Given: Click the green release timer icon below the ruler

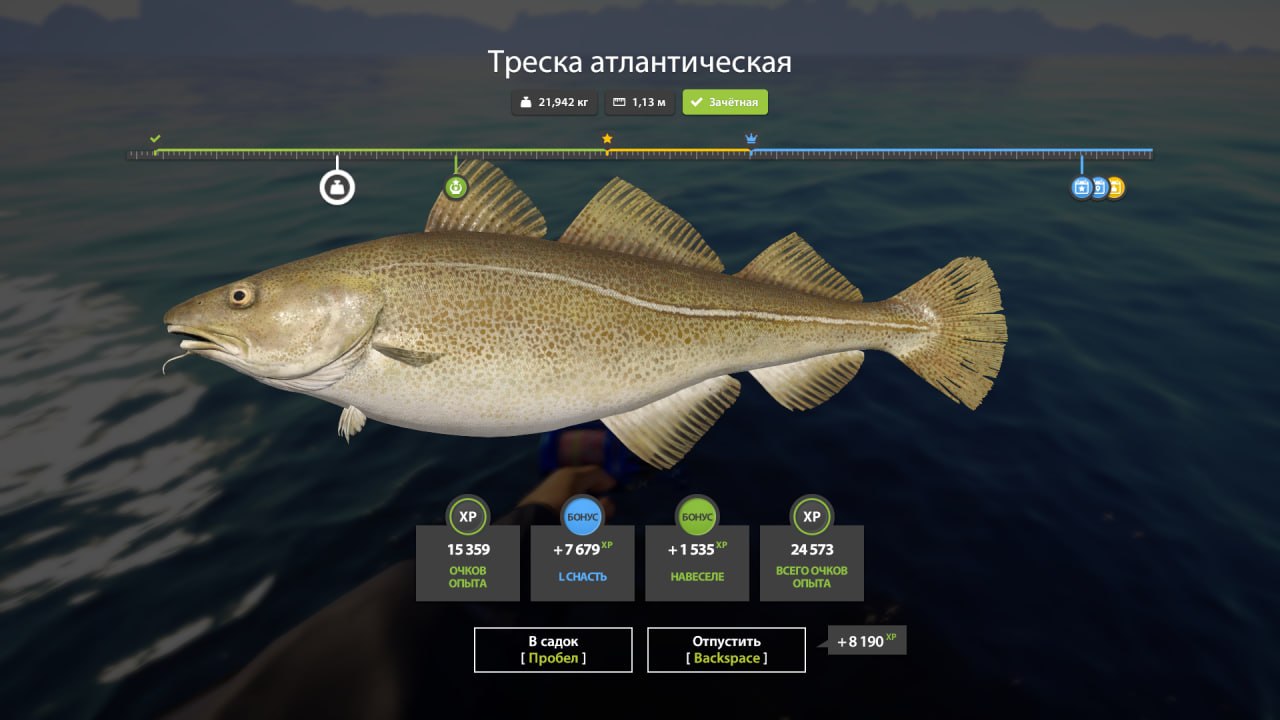Looking at the screenshot, I should click(456, 186).
